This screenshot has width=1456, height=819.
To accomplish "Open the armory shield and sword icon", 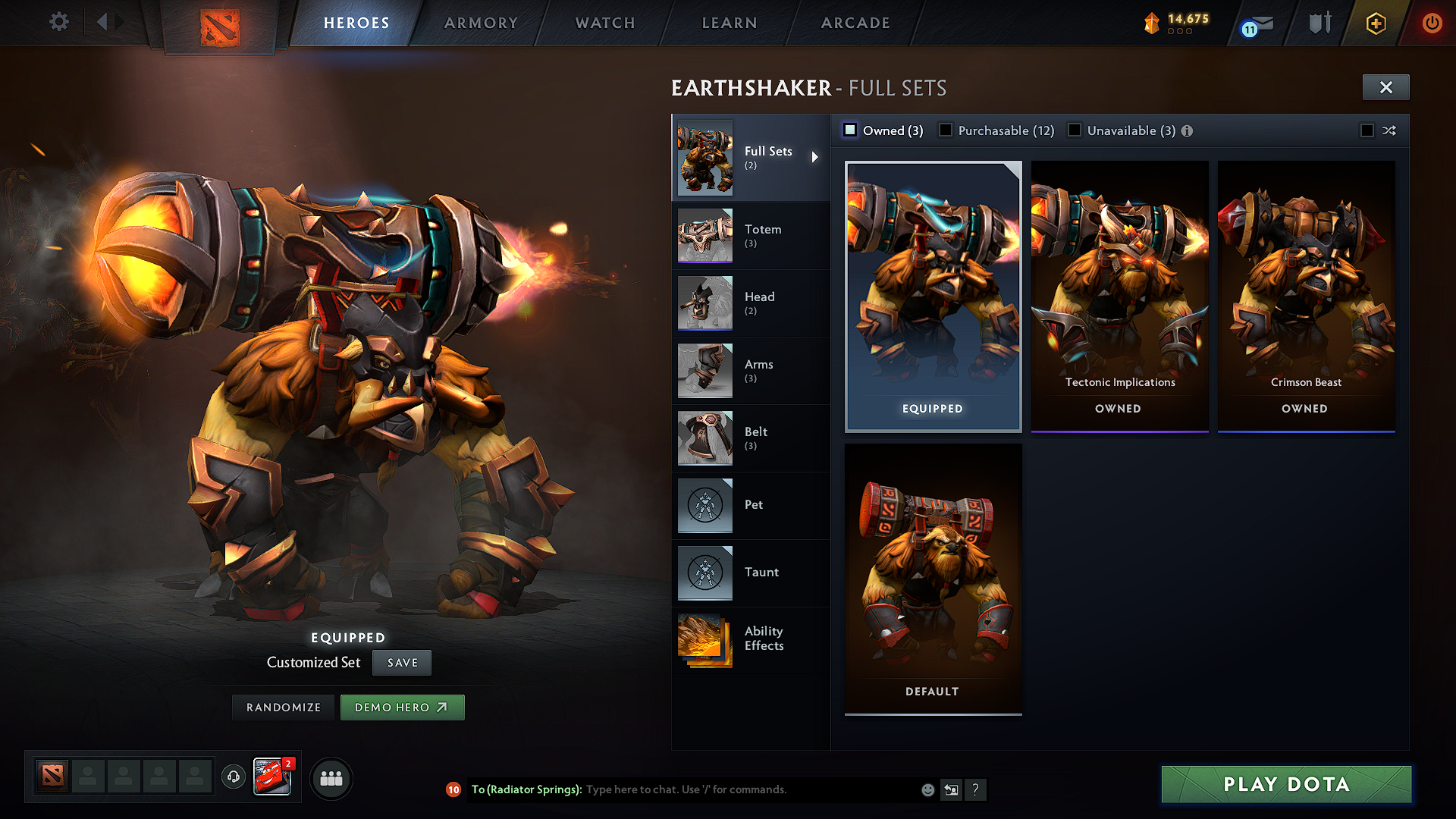I will [1319, 23].
